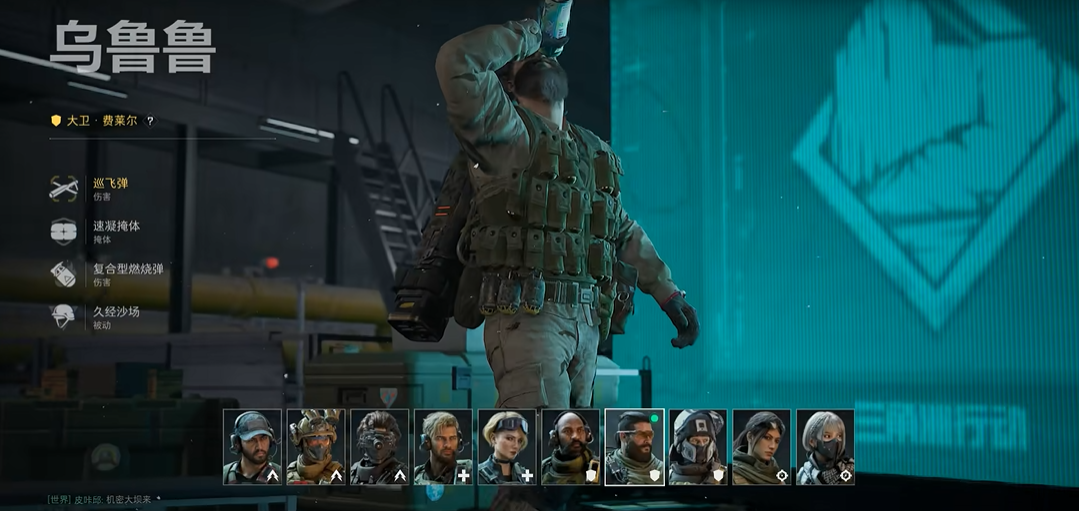Open the 复合型燃烧弹 skill details

pos(127,274)
